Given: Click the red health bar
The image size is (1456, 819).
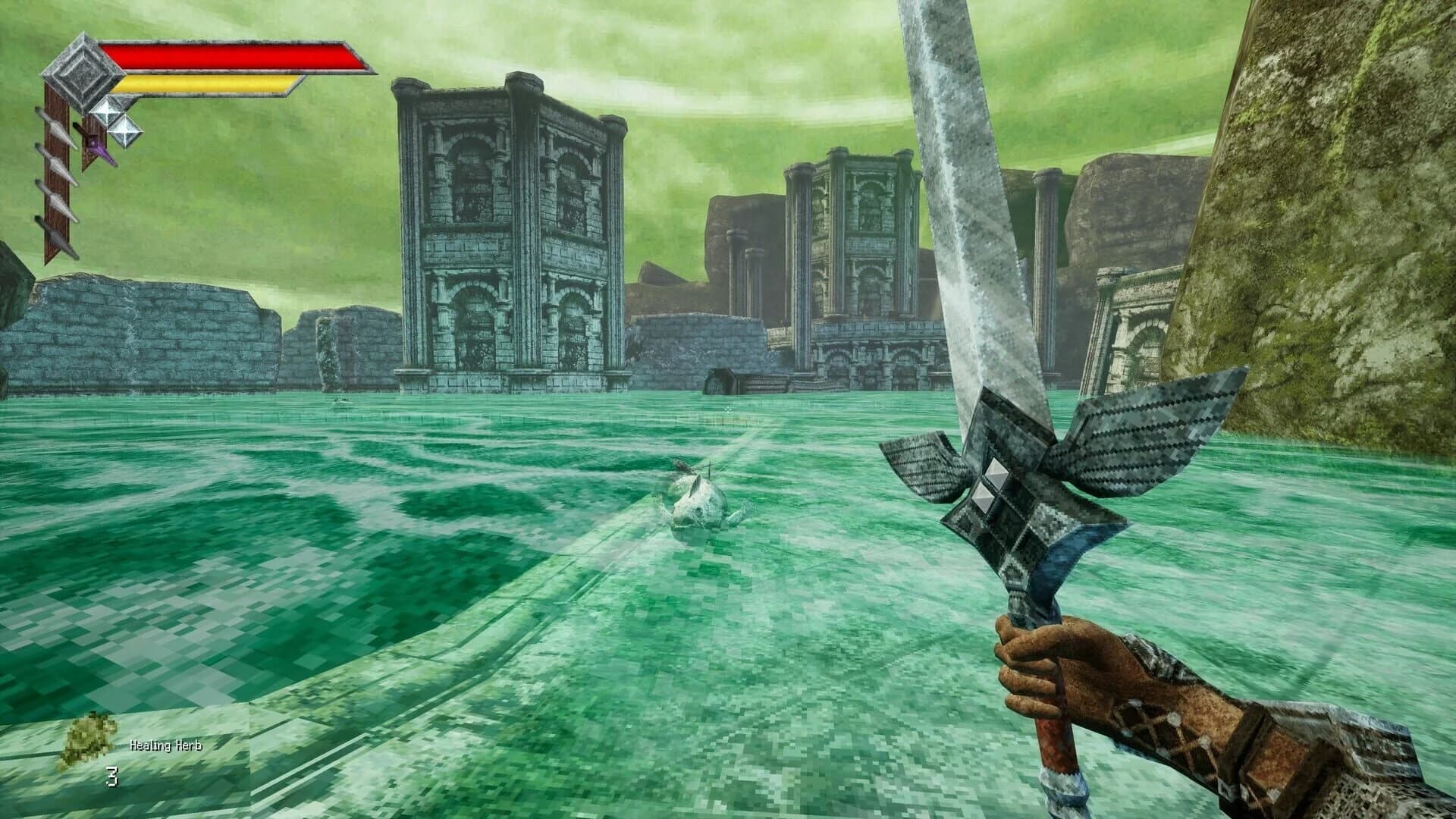Looking at the screenshot, I should click(227, 55).
